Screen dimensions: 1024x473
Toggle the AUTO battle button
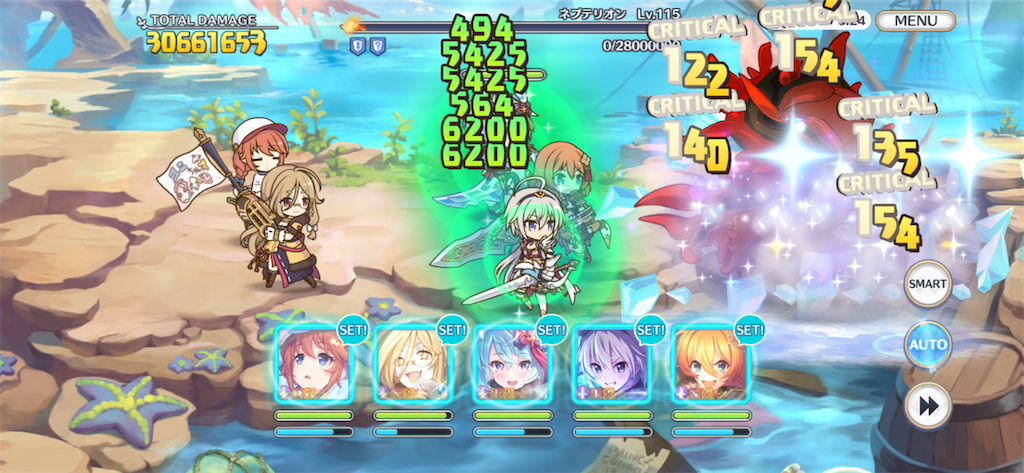927,345
